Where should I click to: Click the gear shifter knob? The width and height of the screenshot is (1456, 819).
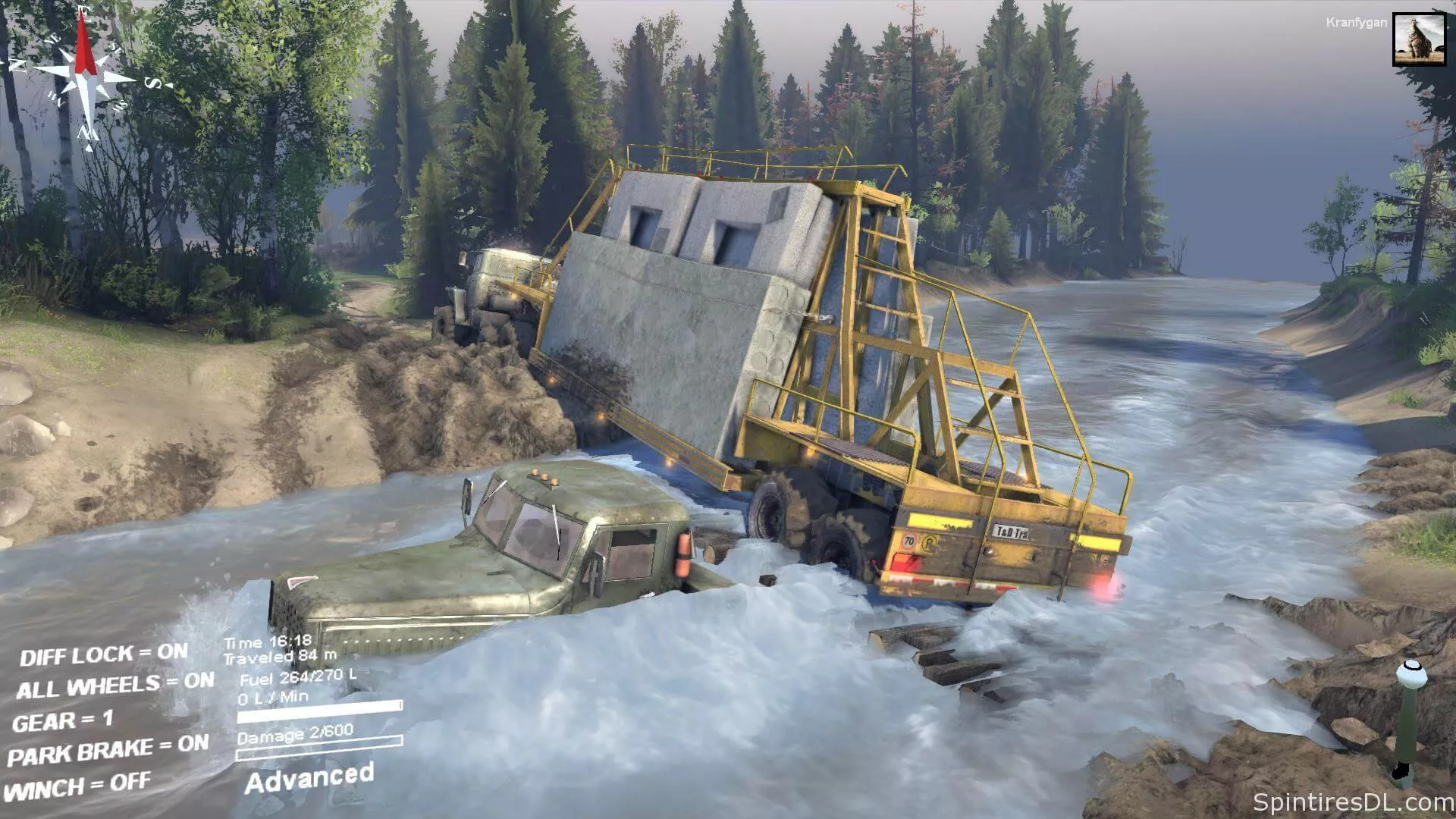click(x=1410, y=670)
